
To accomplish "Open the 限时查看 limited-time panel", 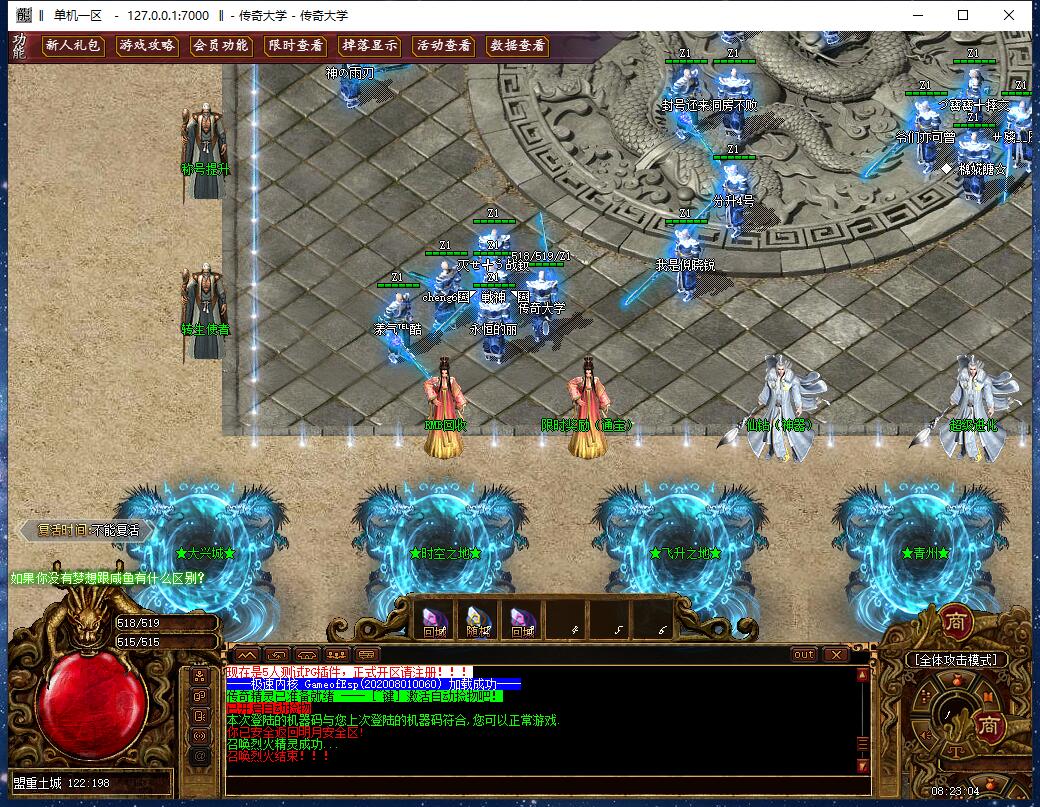I will point(295,45).
